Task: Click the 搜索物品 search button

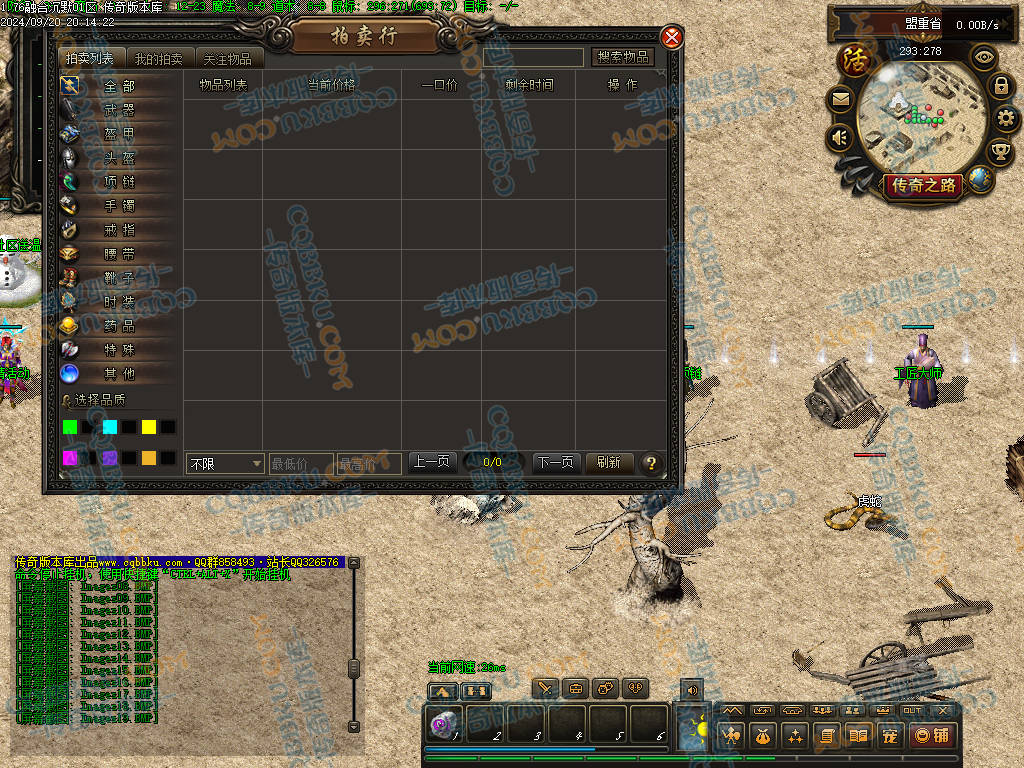Action: pos(623,57)
